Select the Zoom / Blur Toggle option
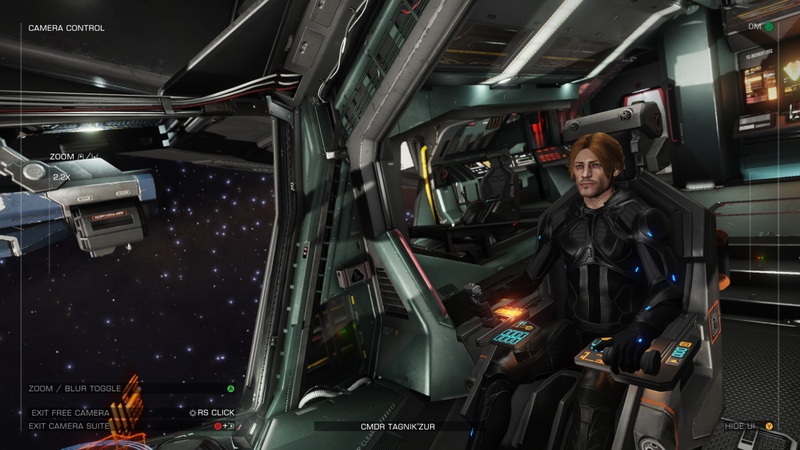 [75, 388]
